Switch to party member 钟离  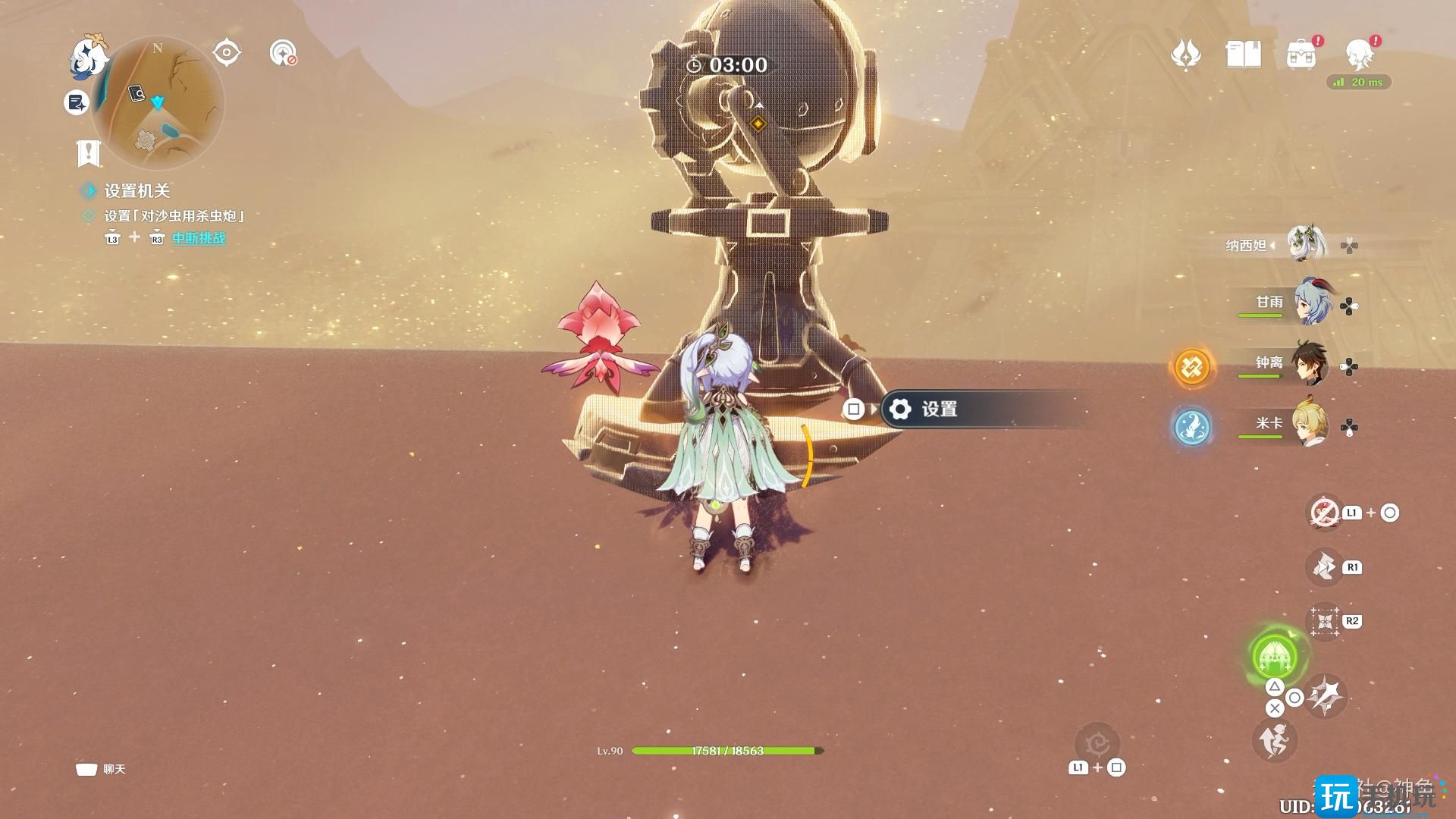(1312, 363)
